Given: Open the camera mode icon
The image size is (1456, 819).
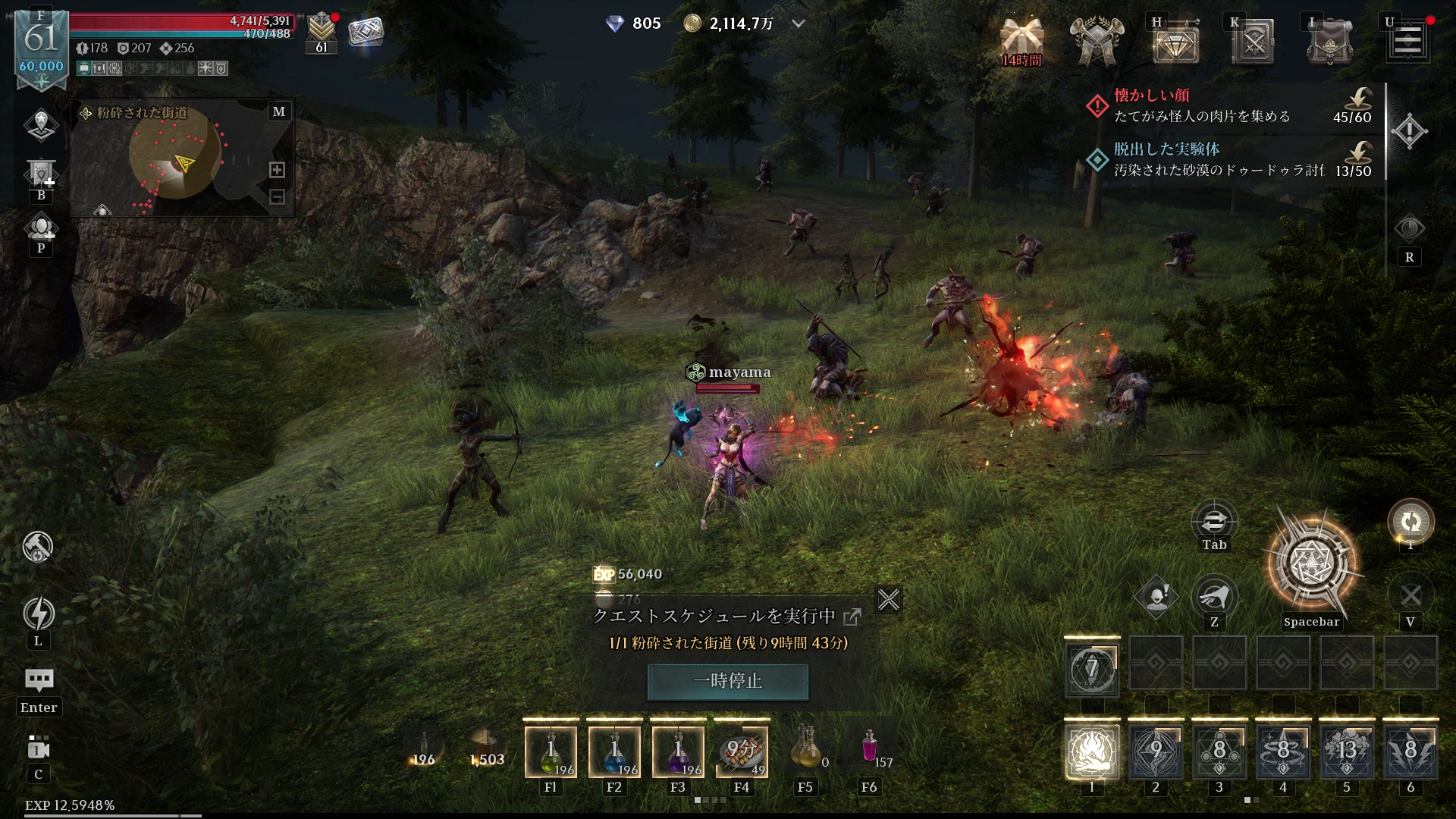Looking at the screenshot, I should click(x=39, y=749).
